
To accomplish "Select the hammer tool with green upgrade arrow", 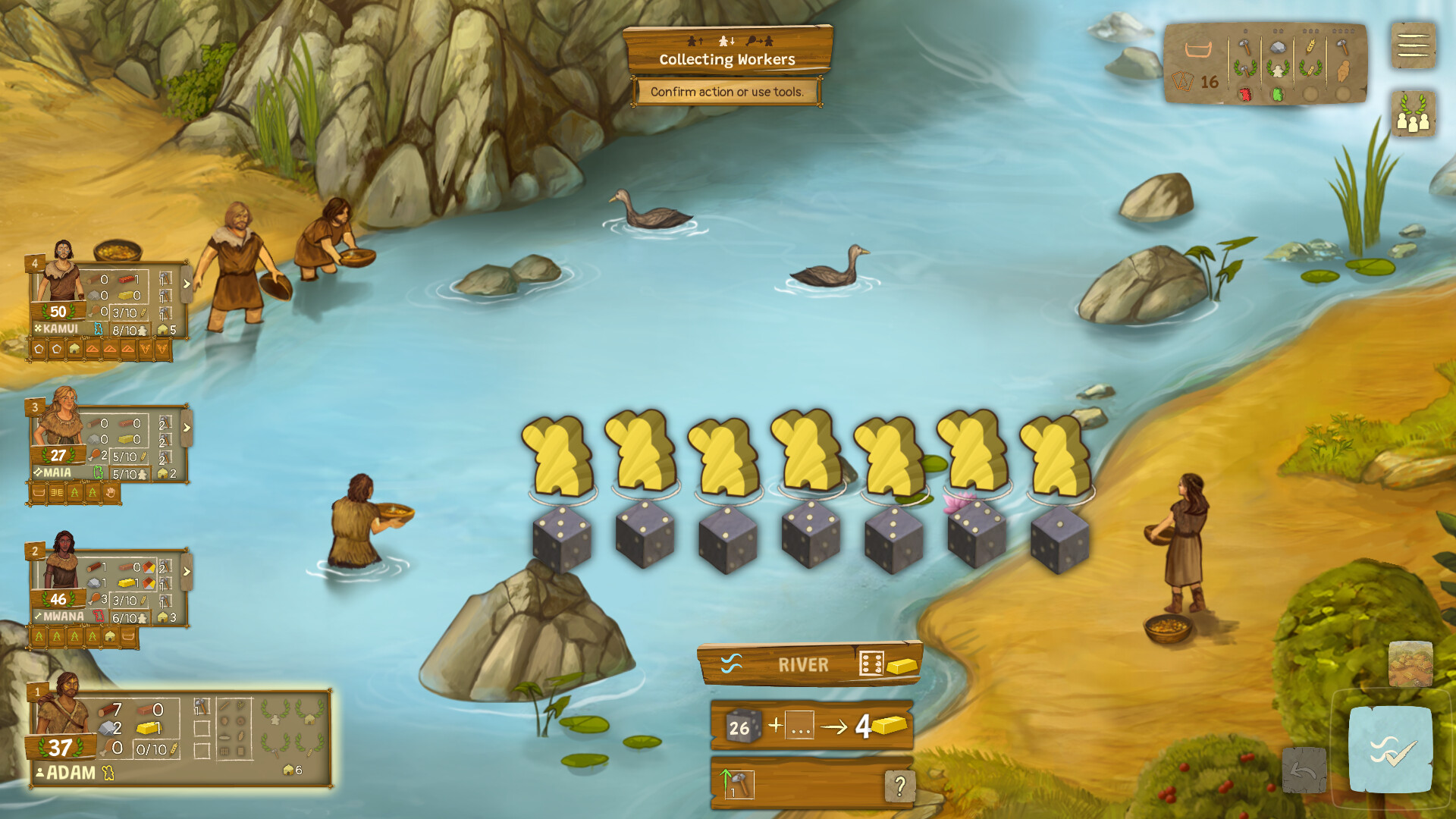I will pyautogui.click(x=739, y=783).
